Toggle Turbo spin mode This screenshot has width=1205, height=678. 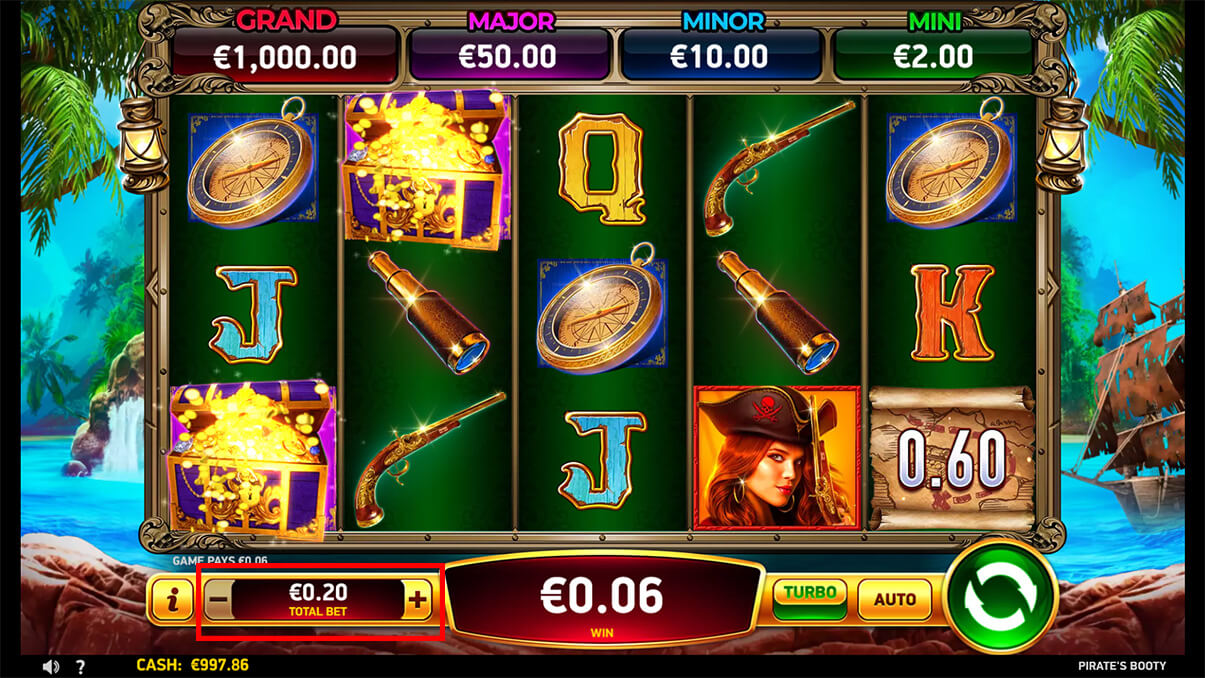pos(809,598)
